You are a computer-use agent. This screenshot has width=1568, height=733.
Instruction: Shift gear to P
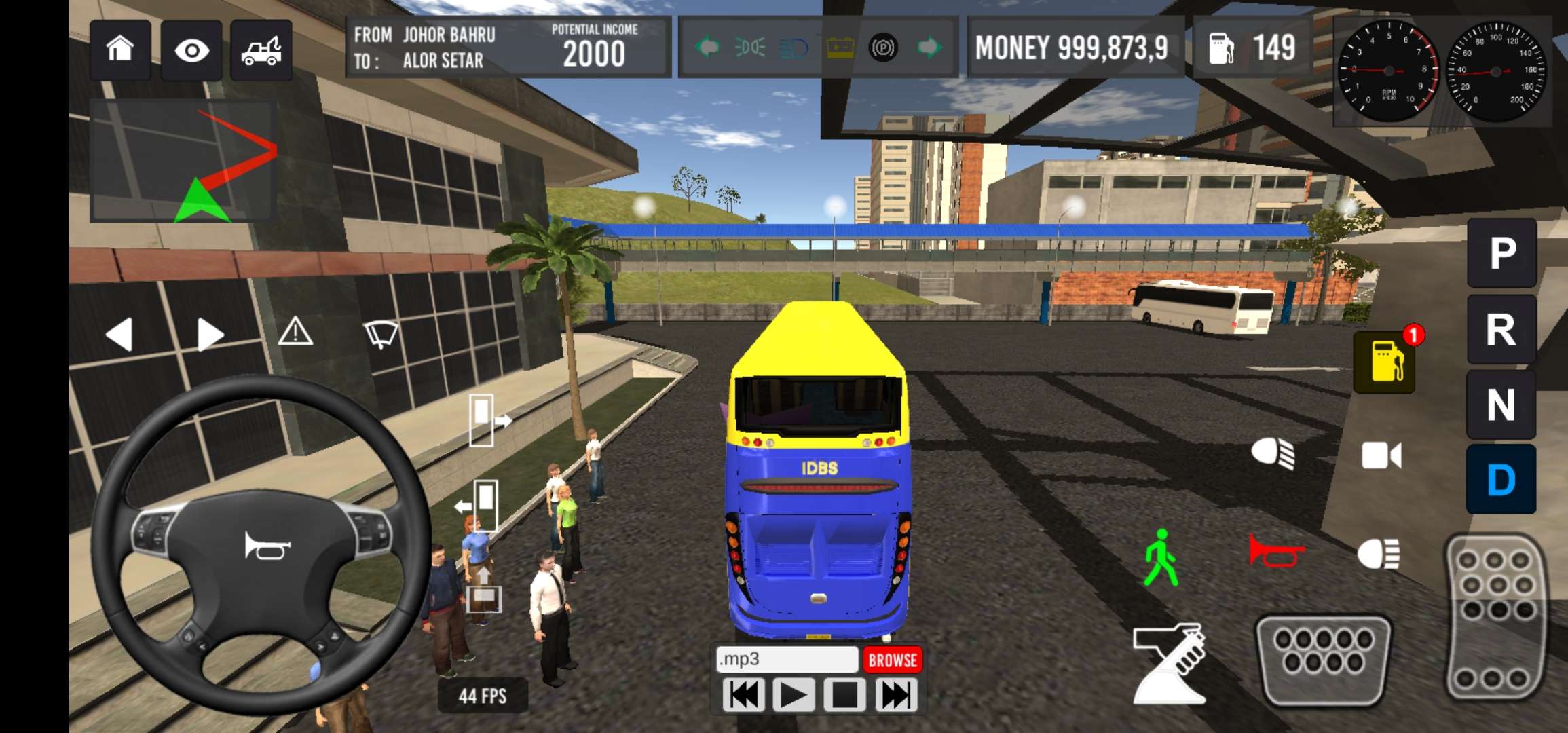point(1501,253)
